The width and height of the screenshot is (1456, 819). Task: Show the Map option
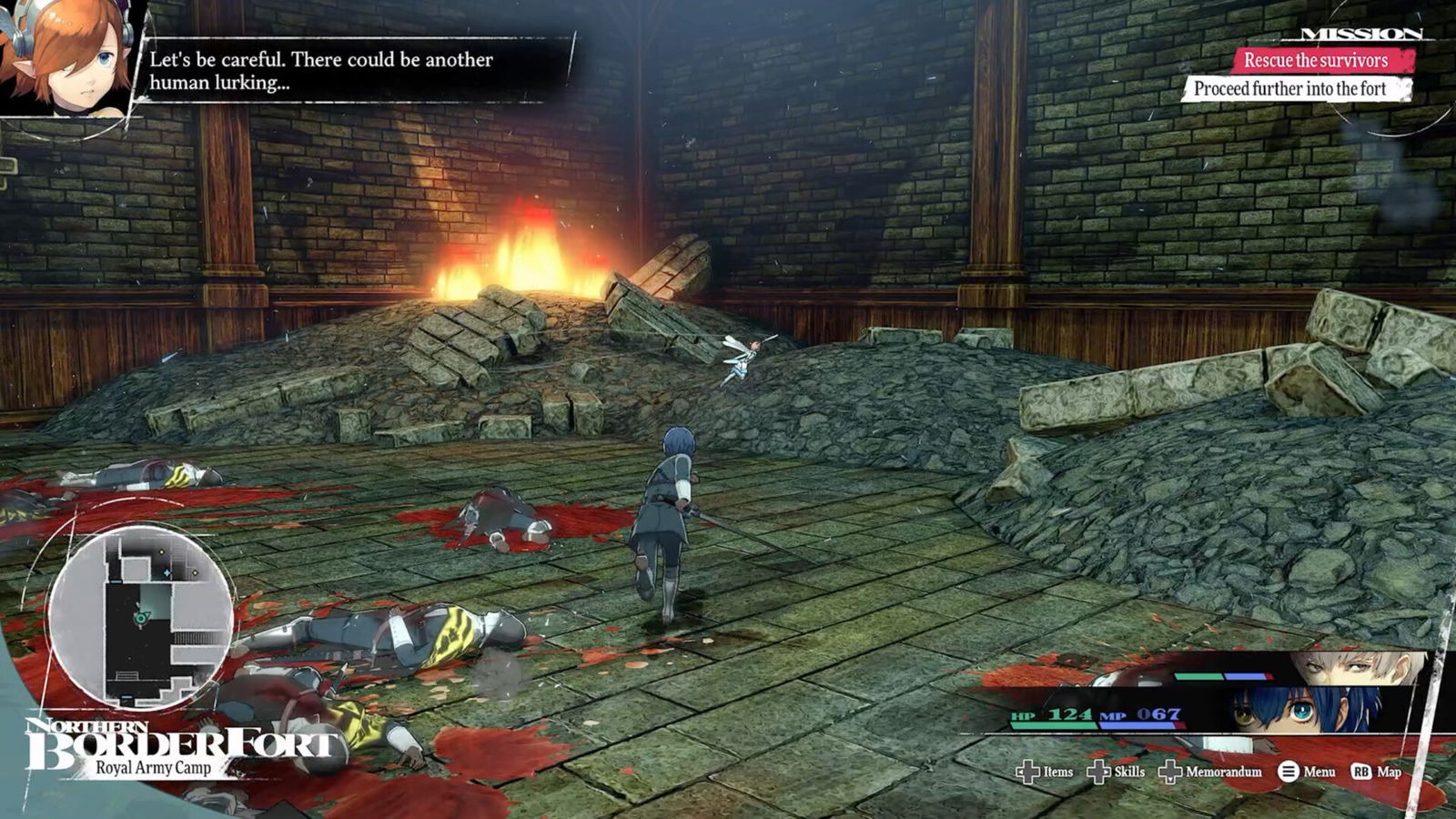pos(1376,772)
